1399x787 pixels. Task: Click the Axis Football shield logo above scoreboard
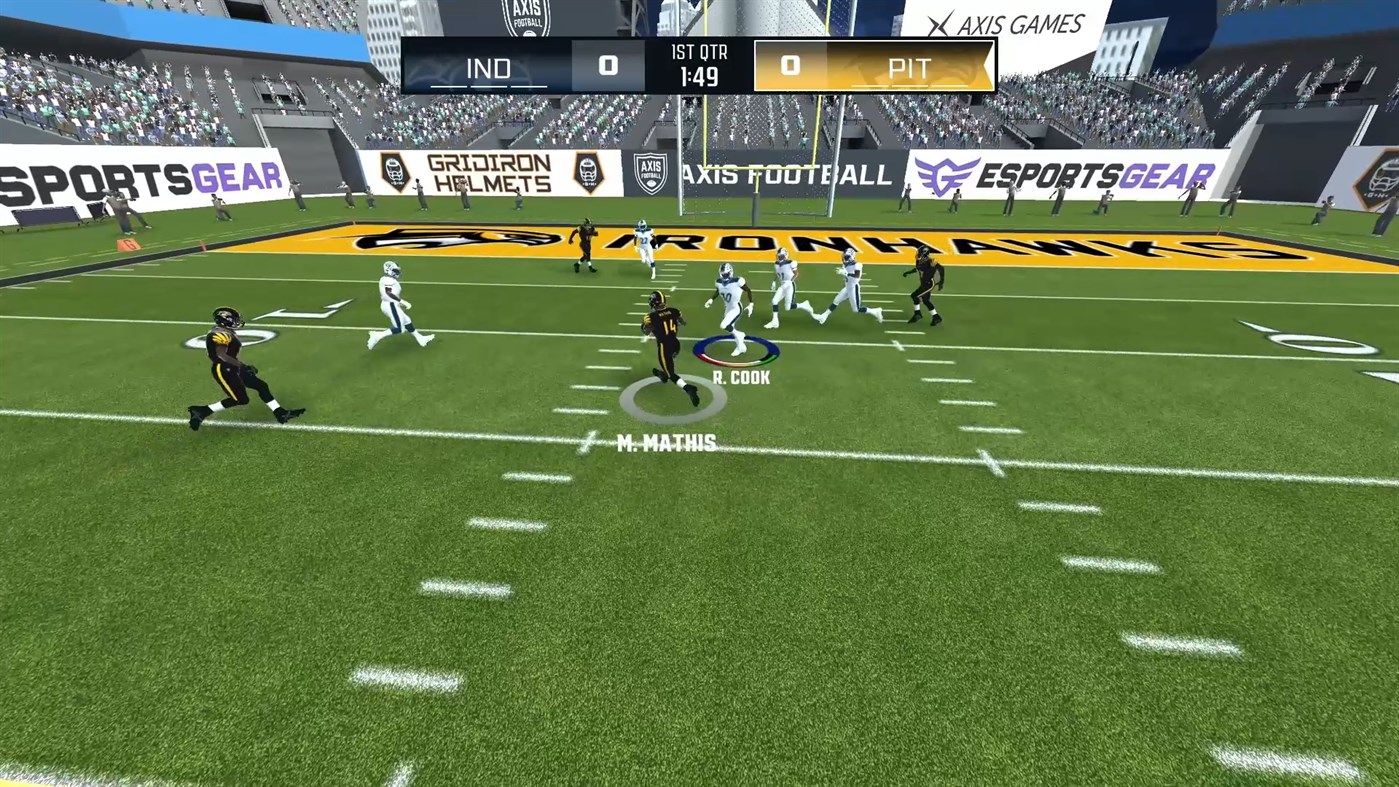[528, 20]
